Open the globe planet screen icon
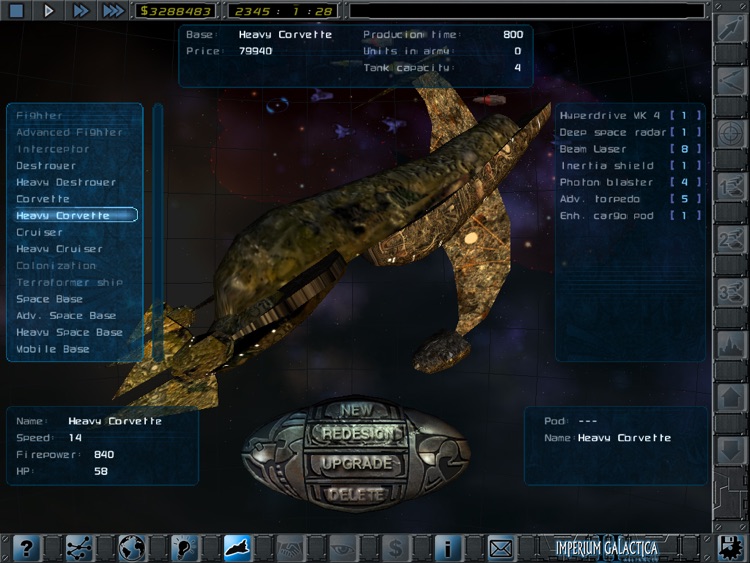Image resolution: width=750 pixels, height=563 pixels. (132, 547)
